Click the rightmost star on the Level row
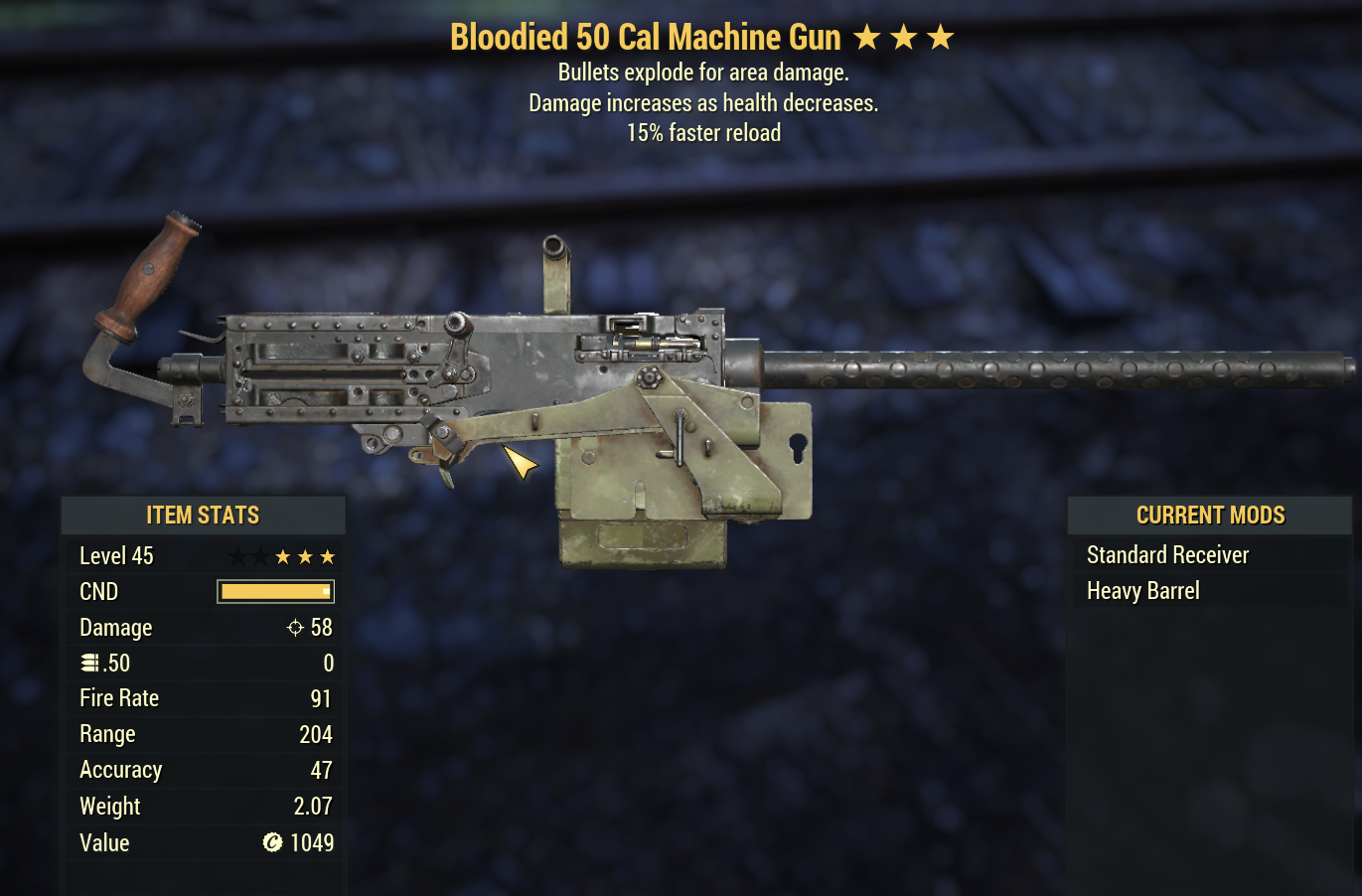Viewport: 1362px width, 896px height. click(x=328, y=556)
